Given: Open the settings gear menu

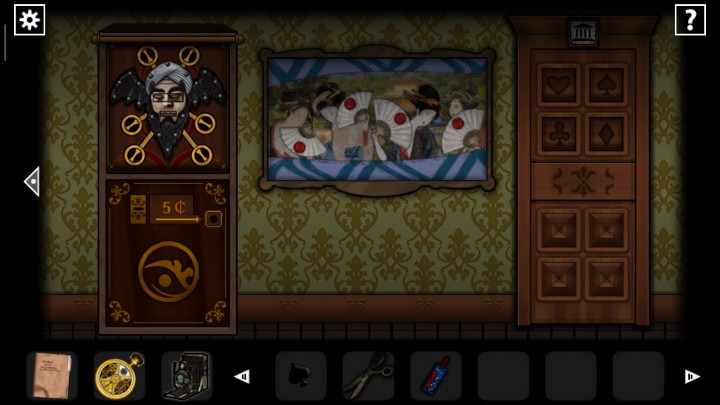Looking at the screenshot, I should pos(29,20).
